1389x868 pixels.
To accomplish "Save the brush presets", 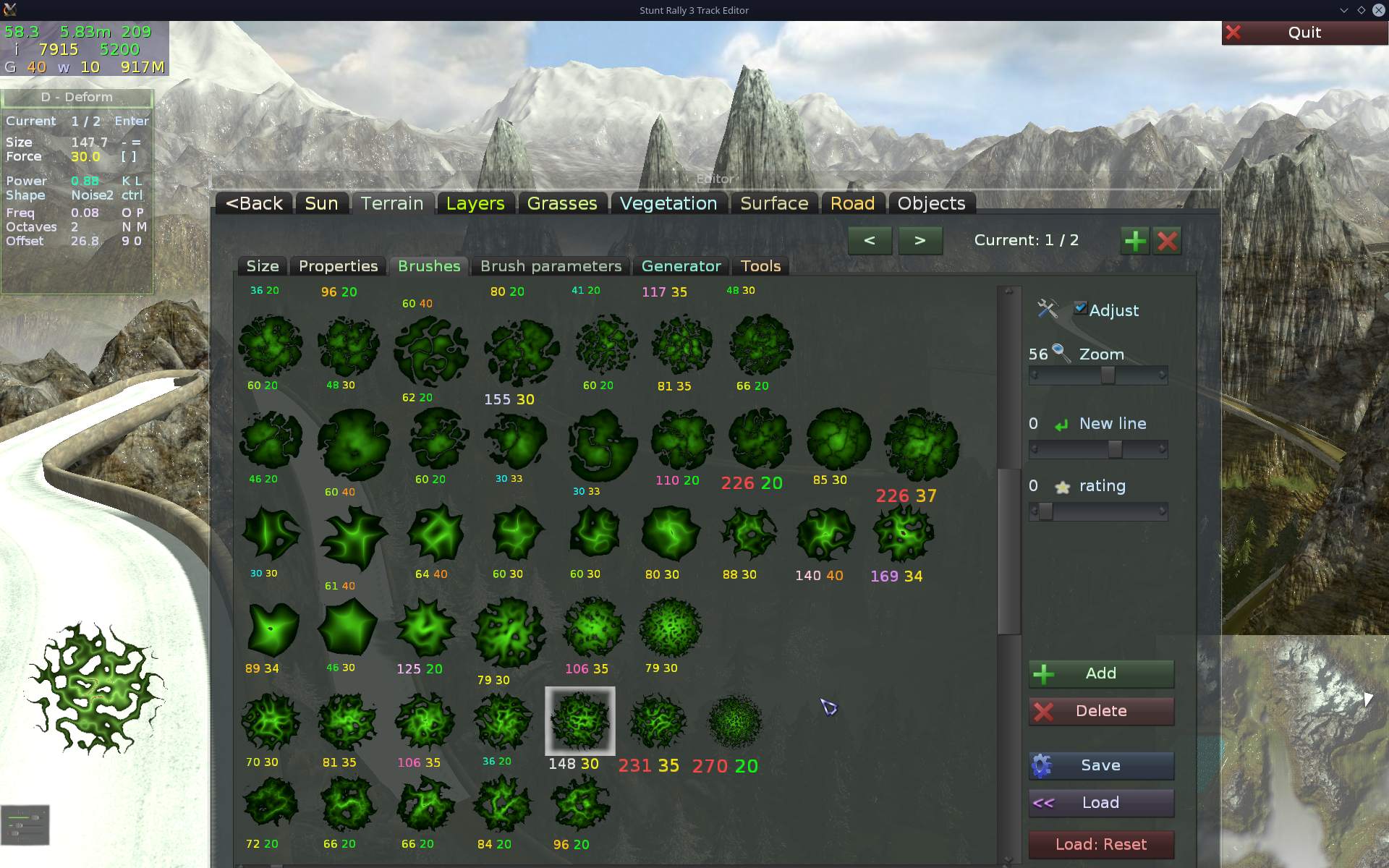I will tap(1100, 765).
